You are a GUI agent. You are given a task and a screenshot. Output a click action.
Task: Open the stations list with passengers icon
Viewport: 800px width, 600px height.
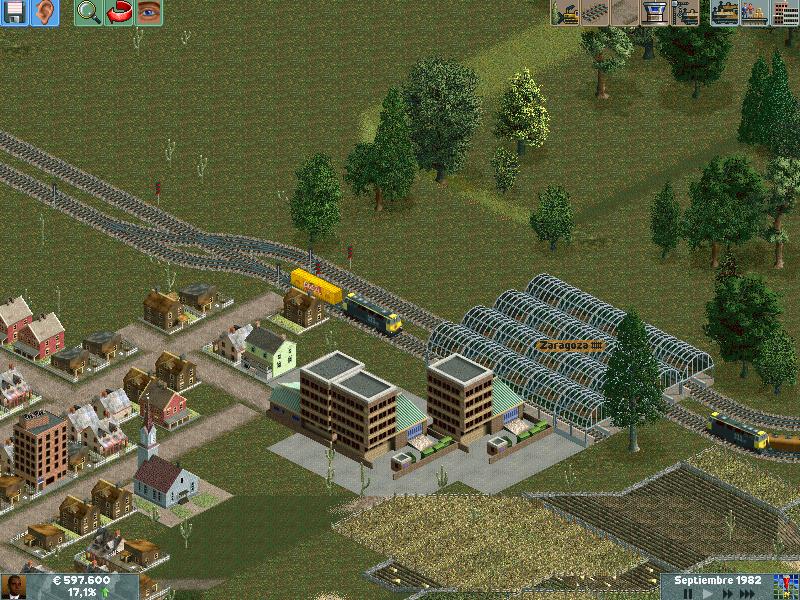[x=755, y=12]
